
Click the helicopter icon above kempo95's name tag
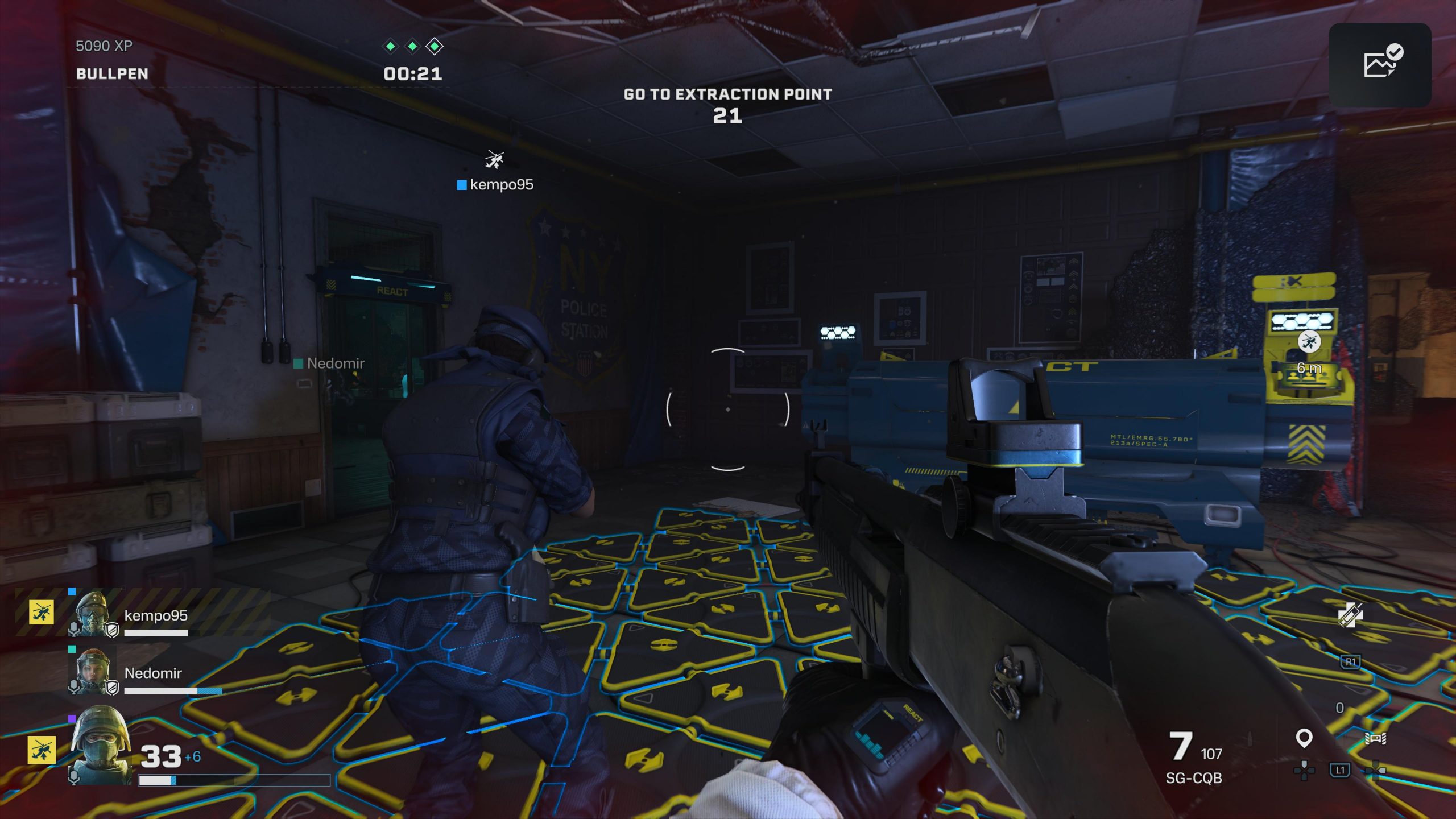point(494,159)
